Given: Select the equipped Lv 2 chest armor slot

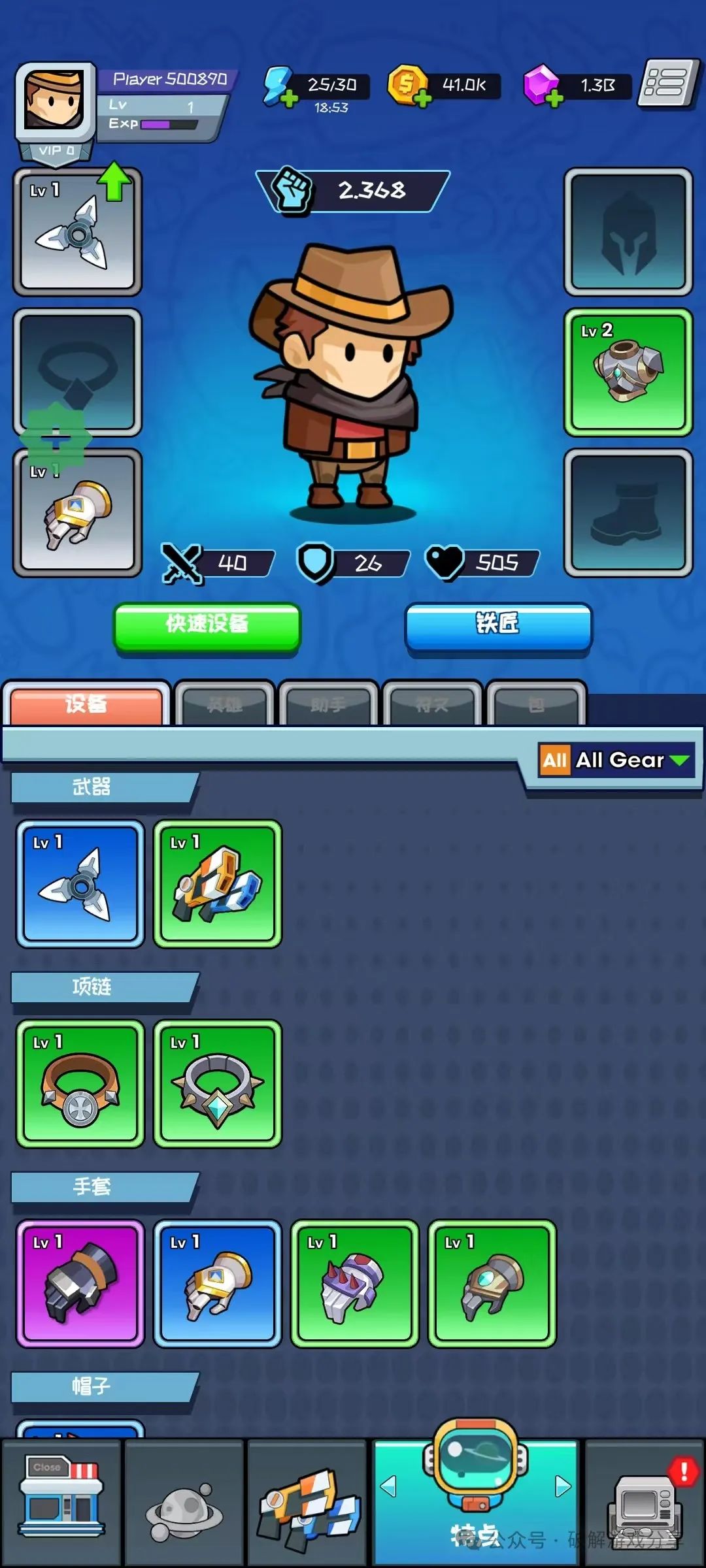Looking at the screenshot, I should [628, 372].
